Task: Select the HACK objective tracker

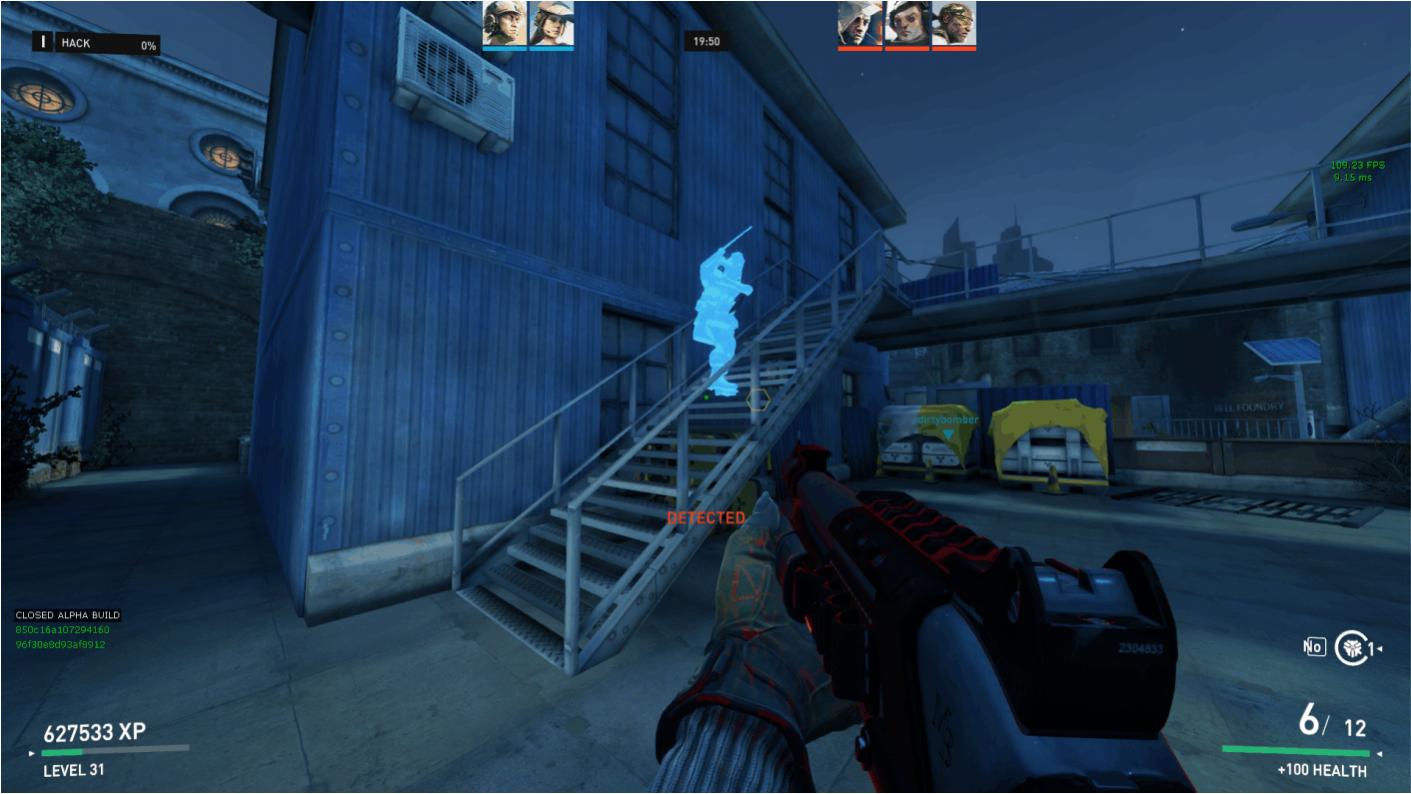Action: click(97, 43)
